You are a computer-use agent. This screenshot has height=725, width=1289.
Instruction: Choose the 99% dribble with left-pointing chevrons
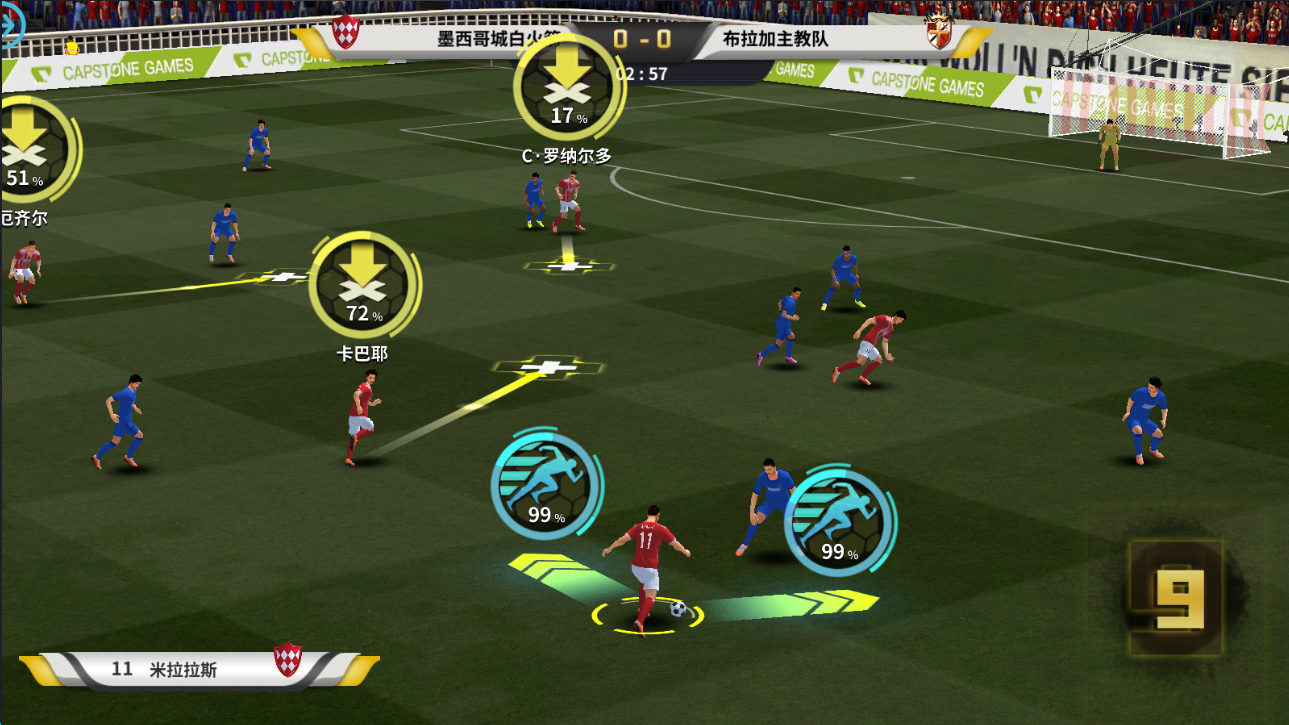tap(545, 489)
